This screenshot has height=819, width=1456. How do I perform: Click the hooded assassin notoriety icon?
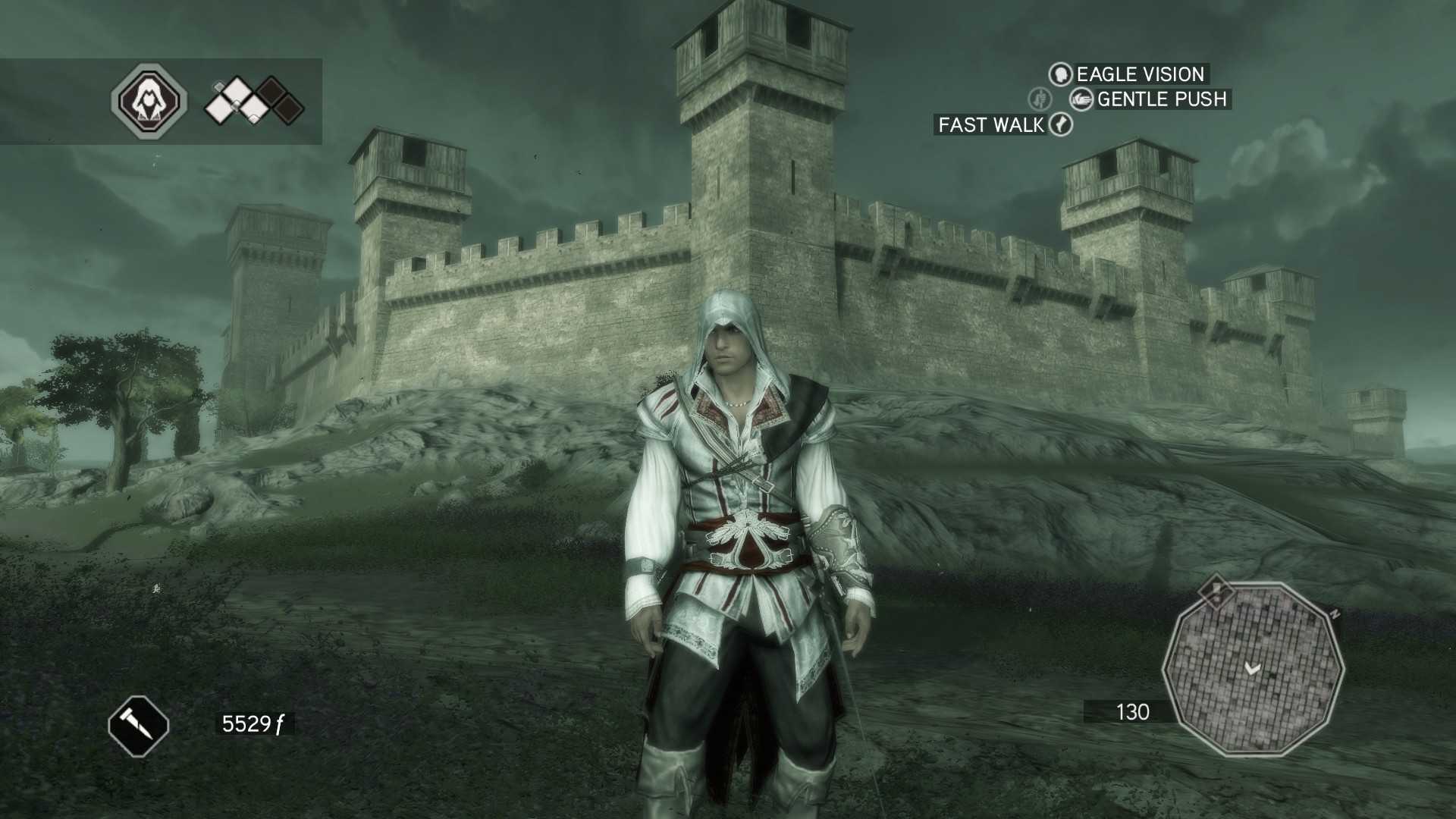149,101
